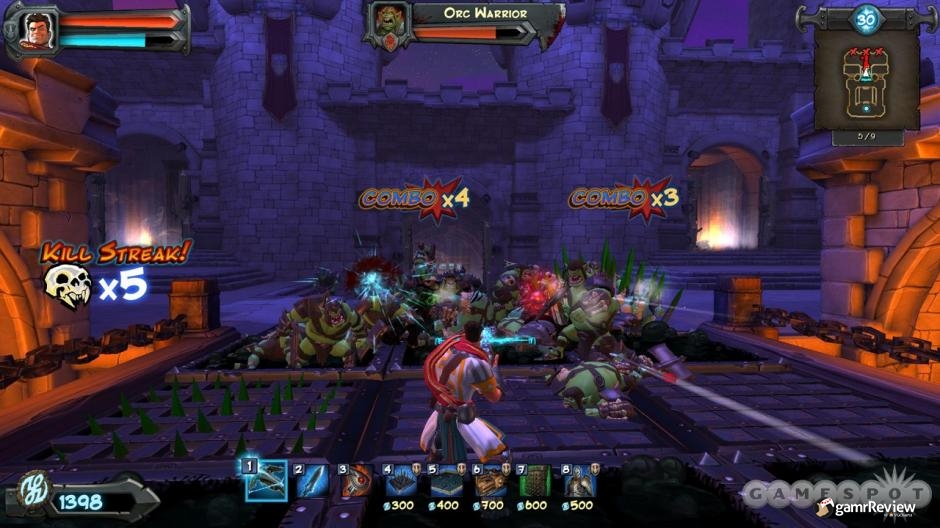Select the crossbow weapon in slot 1
The height and width of the screenshot is (528, 940).
click(267, 481)
